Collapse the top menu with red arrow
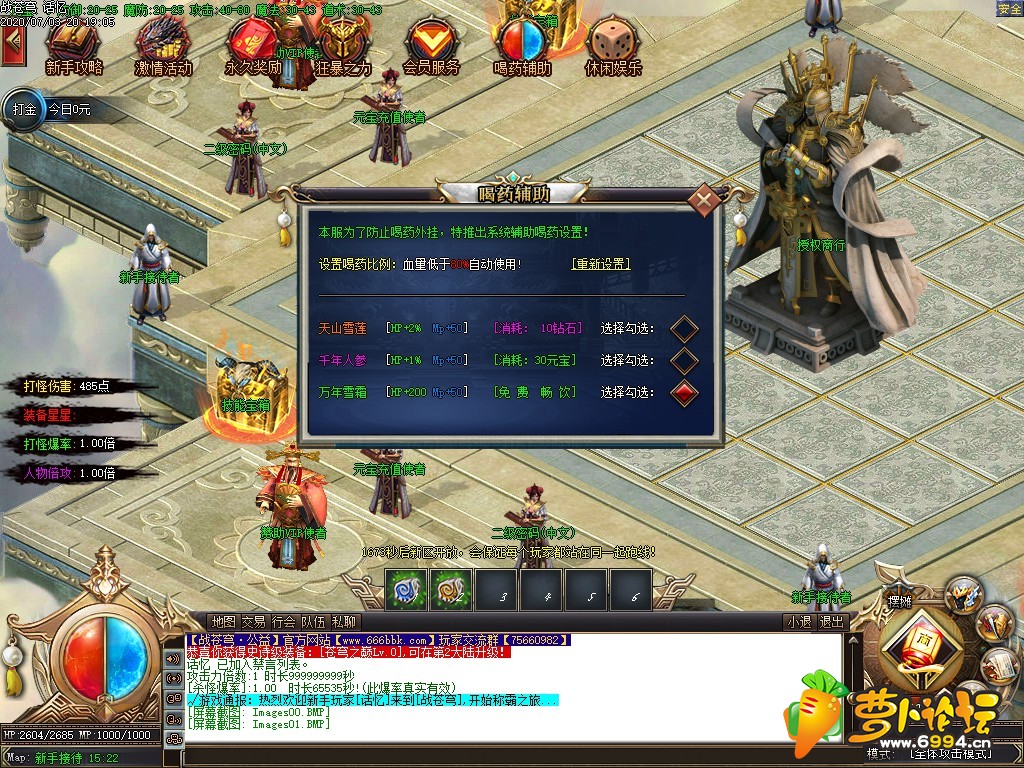Screen dimensions: 1024x768 [13, 43]
